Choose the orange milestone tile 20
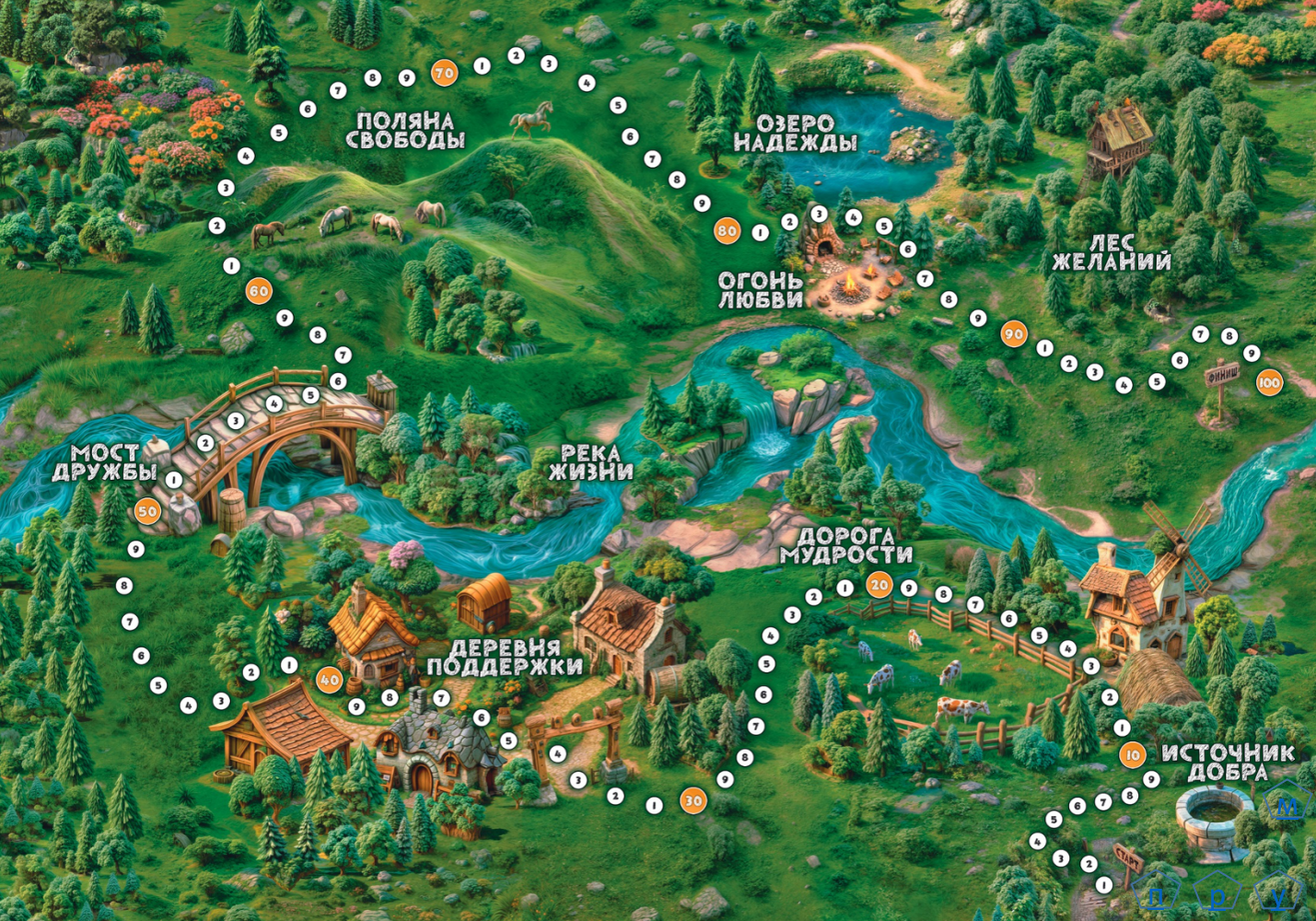 tap(879, 585)
